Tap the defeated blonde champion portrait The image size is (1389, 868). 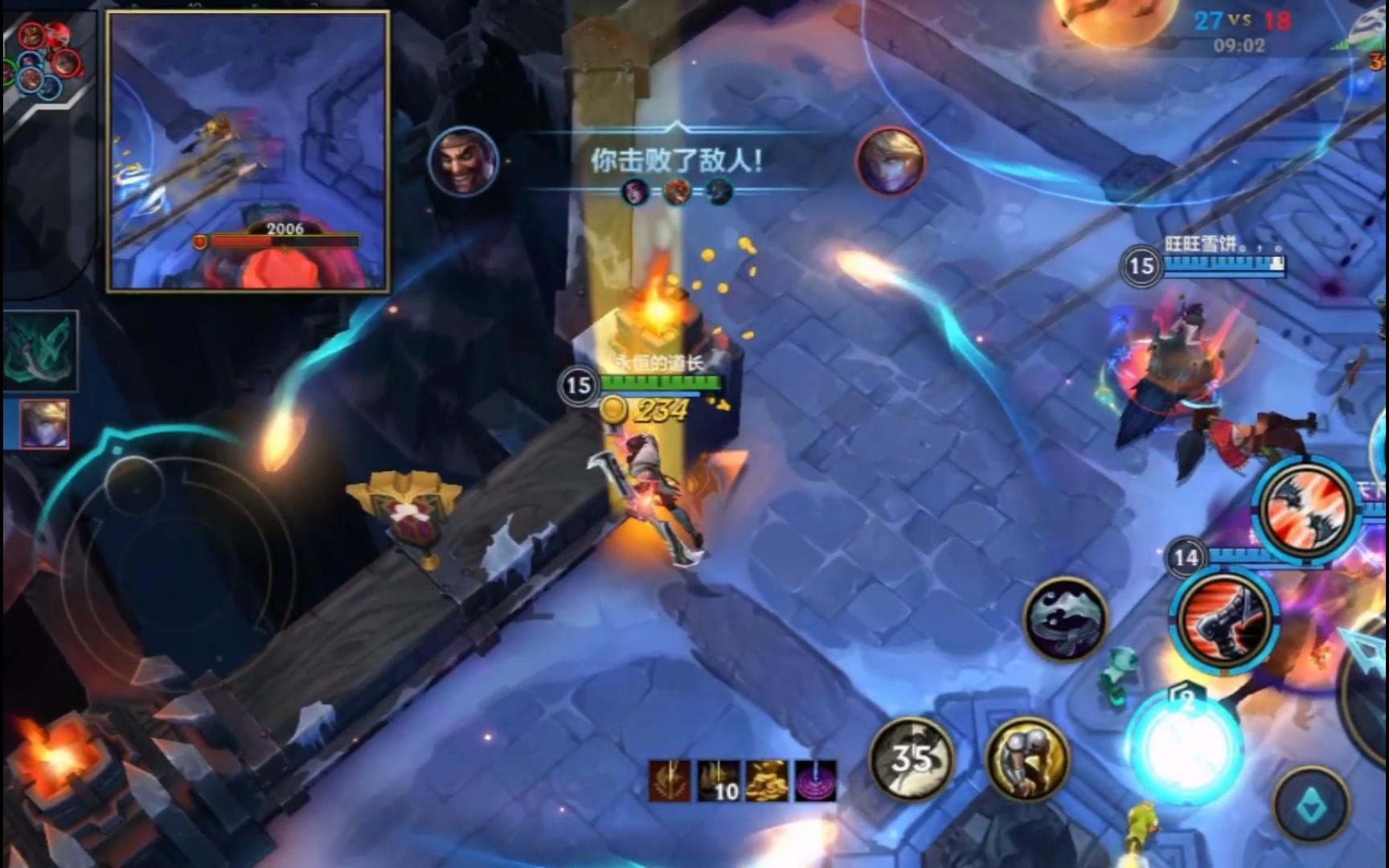[x=891, y=162]
